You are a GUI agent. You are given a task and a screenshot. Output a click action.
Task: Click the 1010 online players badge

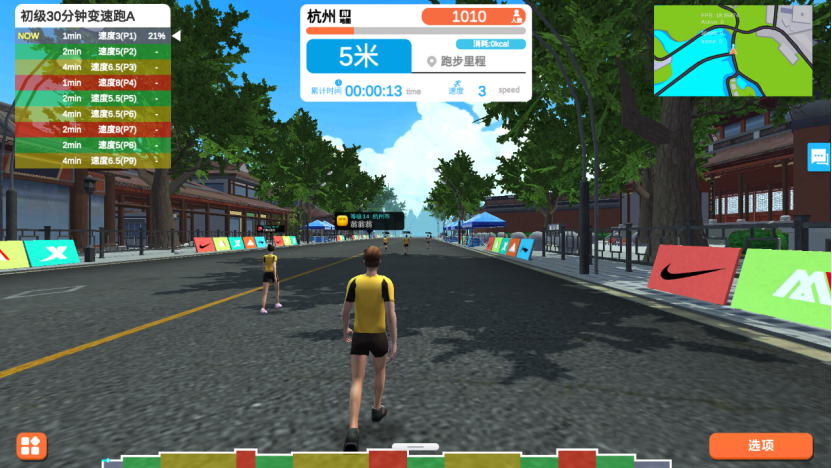pos(475,17)
